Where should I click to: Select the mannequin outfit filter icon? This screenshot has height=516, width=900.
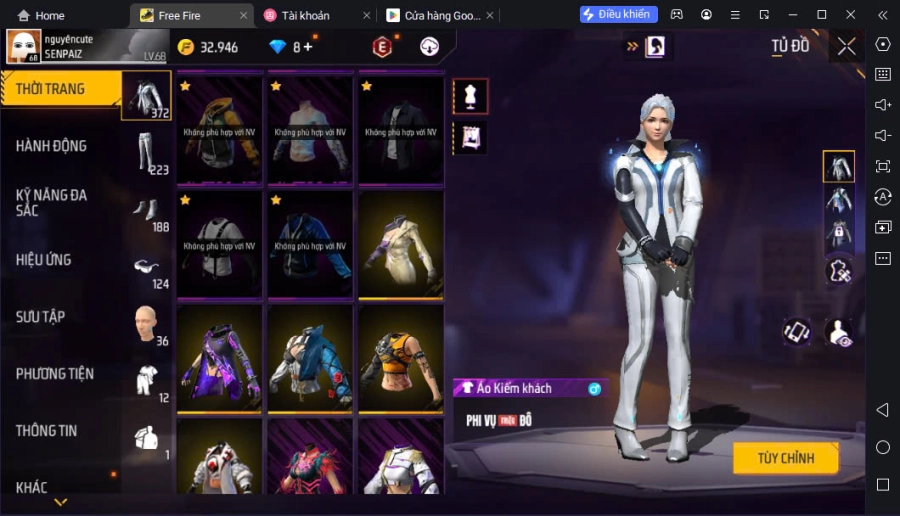(470, 96)
